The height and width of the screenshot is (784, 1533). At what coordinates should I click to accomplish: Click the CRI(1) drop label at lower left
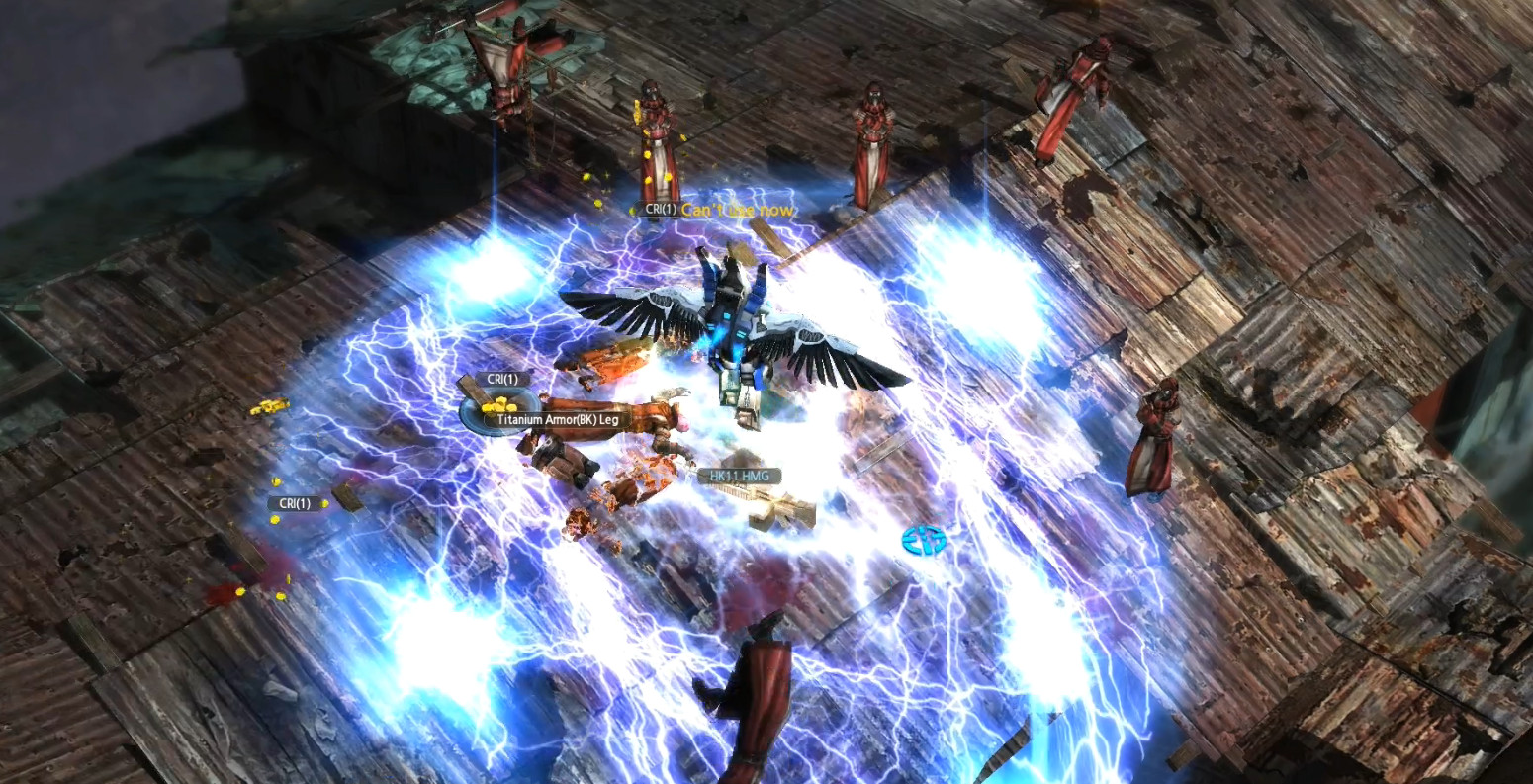tap(294, 502)
